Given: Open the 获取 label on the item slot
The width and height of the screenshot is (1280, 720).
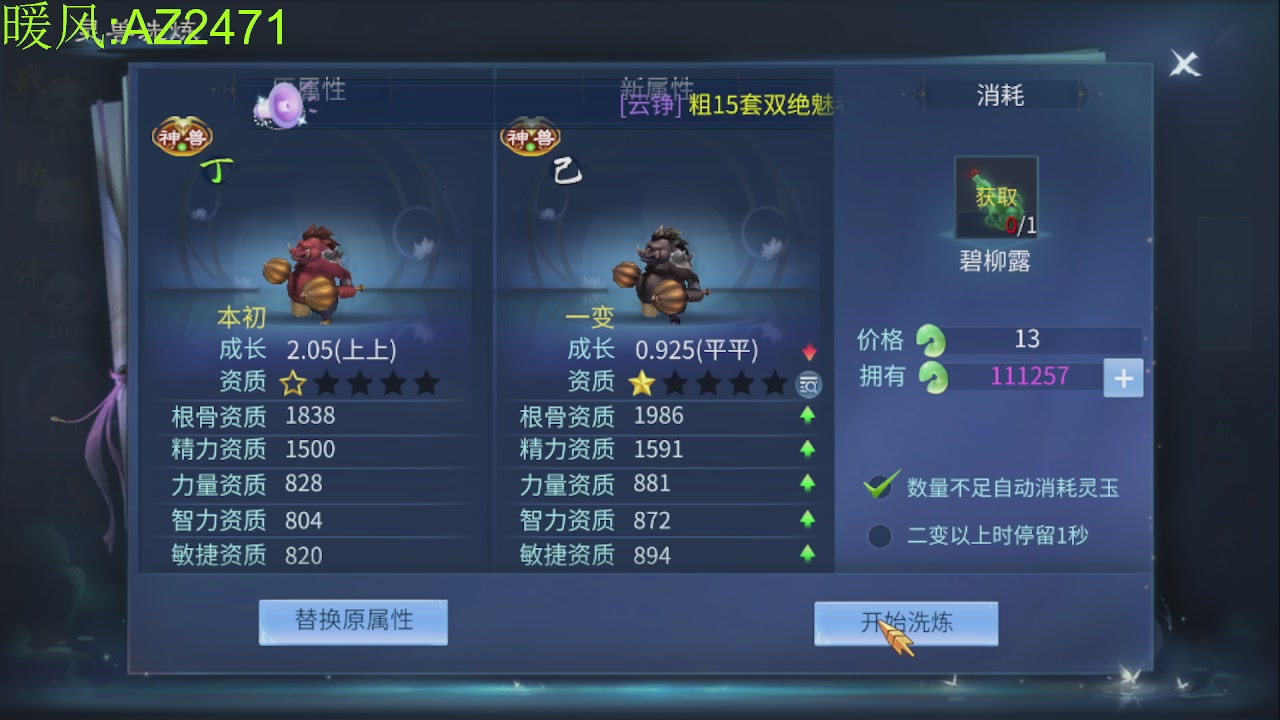Looking at the screenshot, I should pos(997,196).
